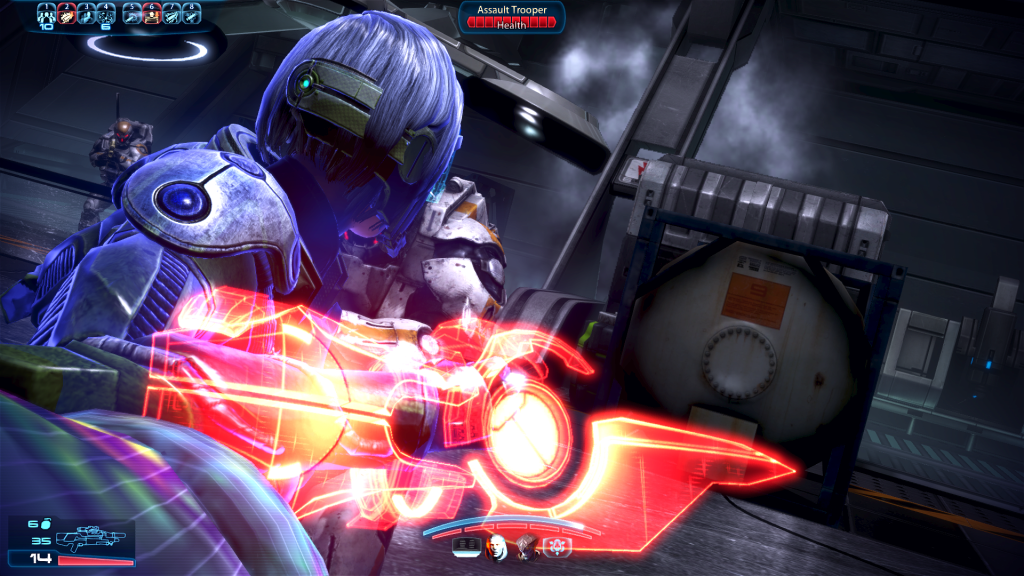Activate quick slot 1 squad power
The width and height of the screenshot is (1024, 576).
(45, 13)
